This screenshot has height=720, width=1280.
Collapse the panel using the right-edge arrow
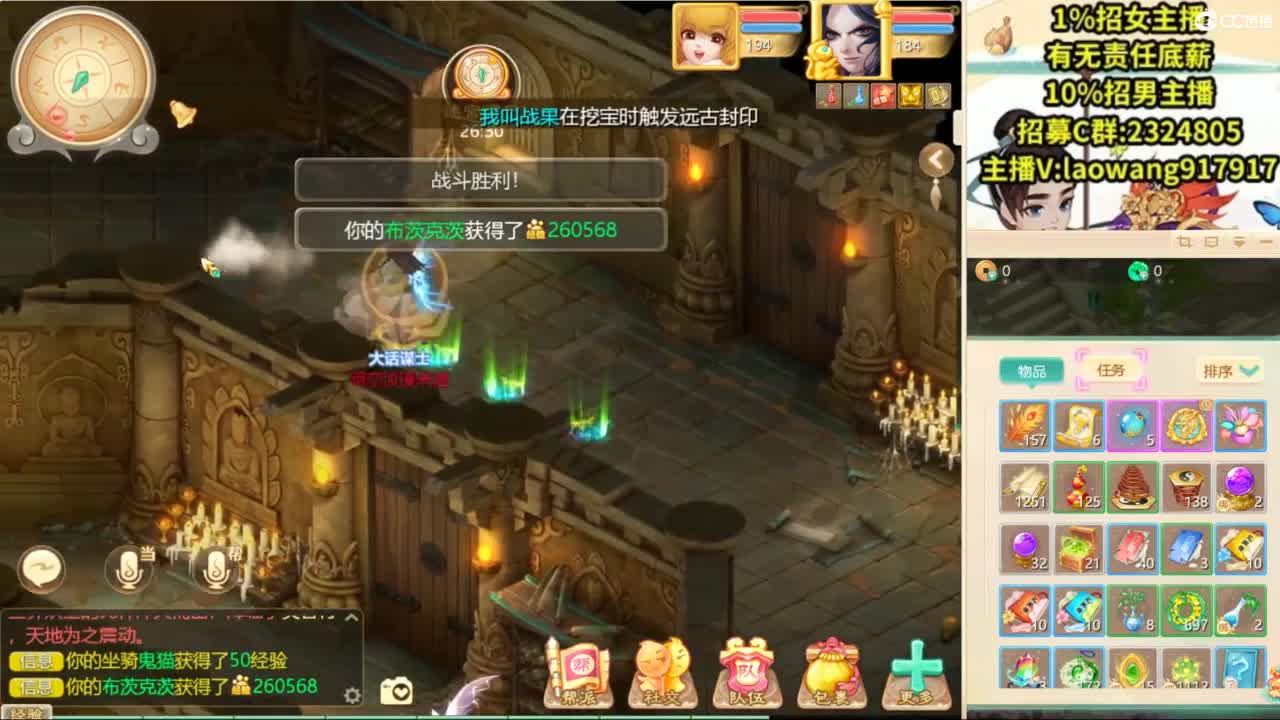coord(935,160)
